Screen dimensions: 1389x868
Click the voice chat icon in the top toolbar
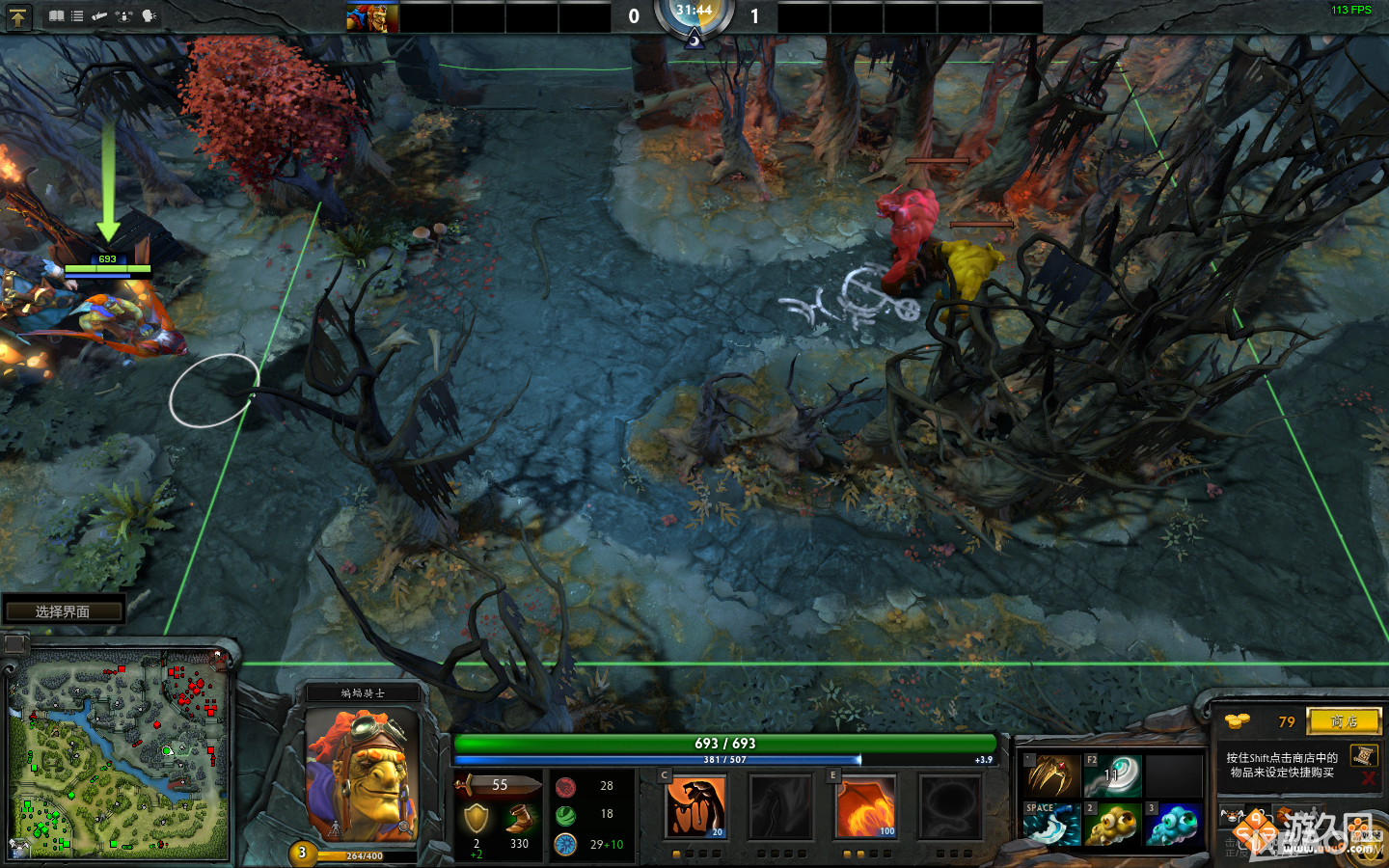point(149,16)
